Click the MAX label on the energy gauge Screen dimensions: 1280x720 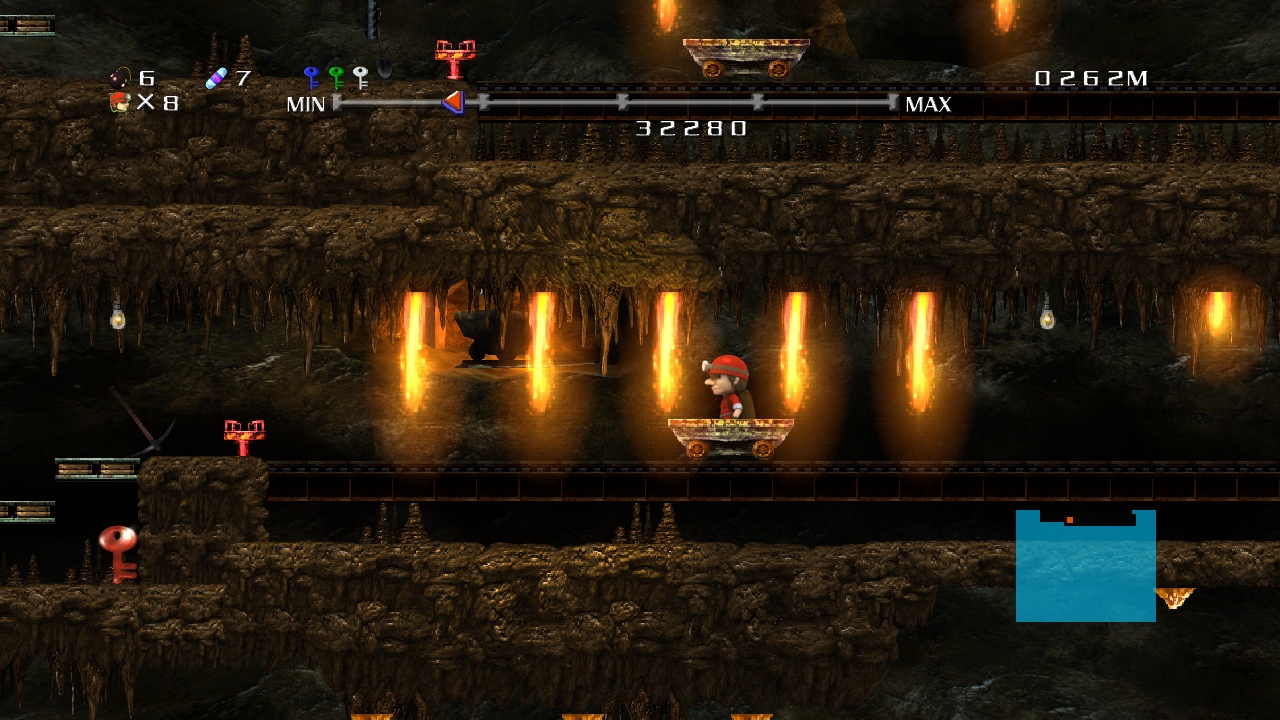click(x=928, y=104)
